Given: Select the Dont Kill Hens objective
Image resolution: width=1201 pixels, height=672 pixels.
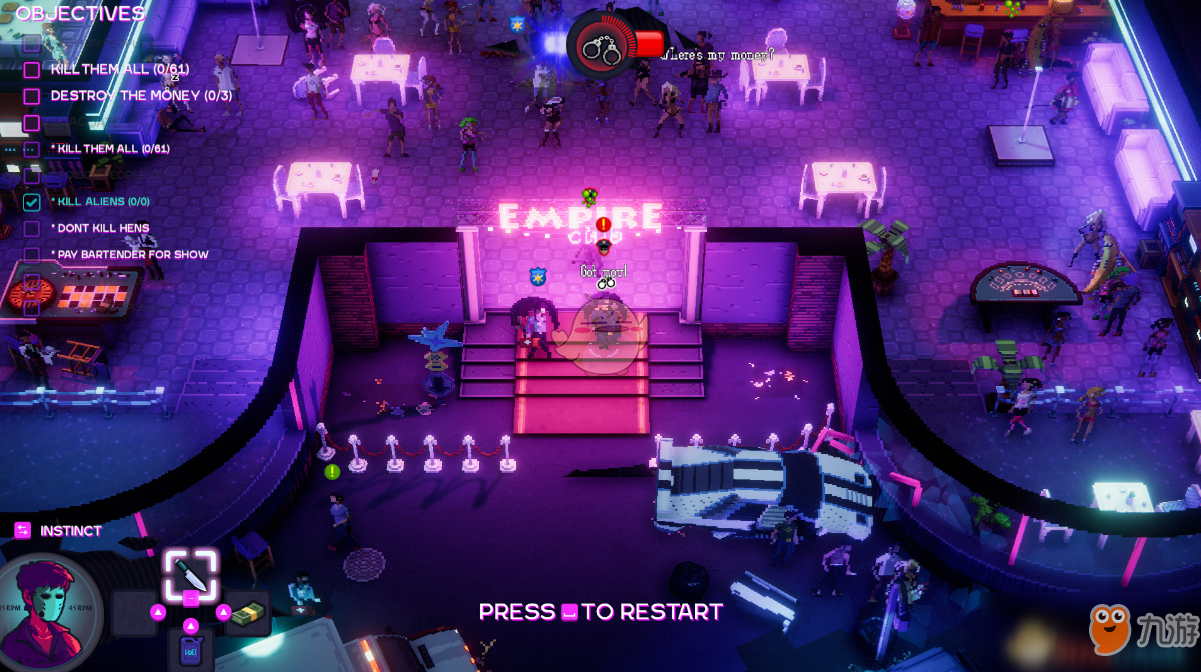Looking at the screenshot, I should tap(103, 228).
